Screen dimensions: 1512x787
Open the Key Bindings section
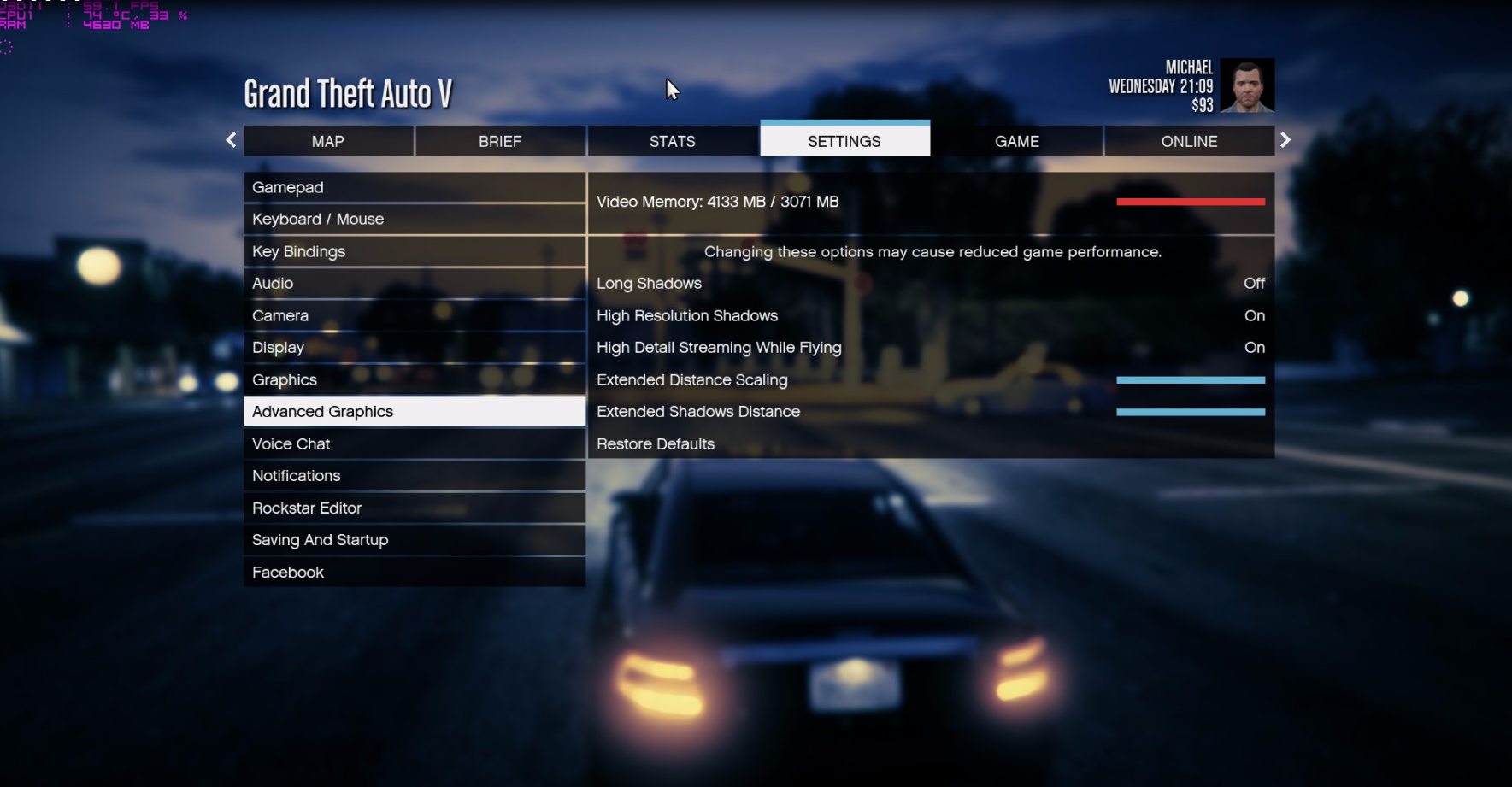pyautogui.click(x=414, y=251)
